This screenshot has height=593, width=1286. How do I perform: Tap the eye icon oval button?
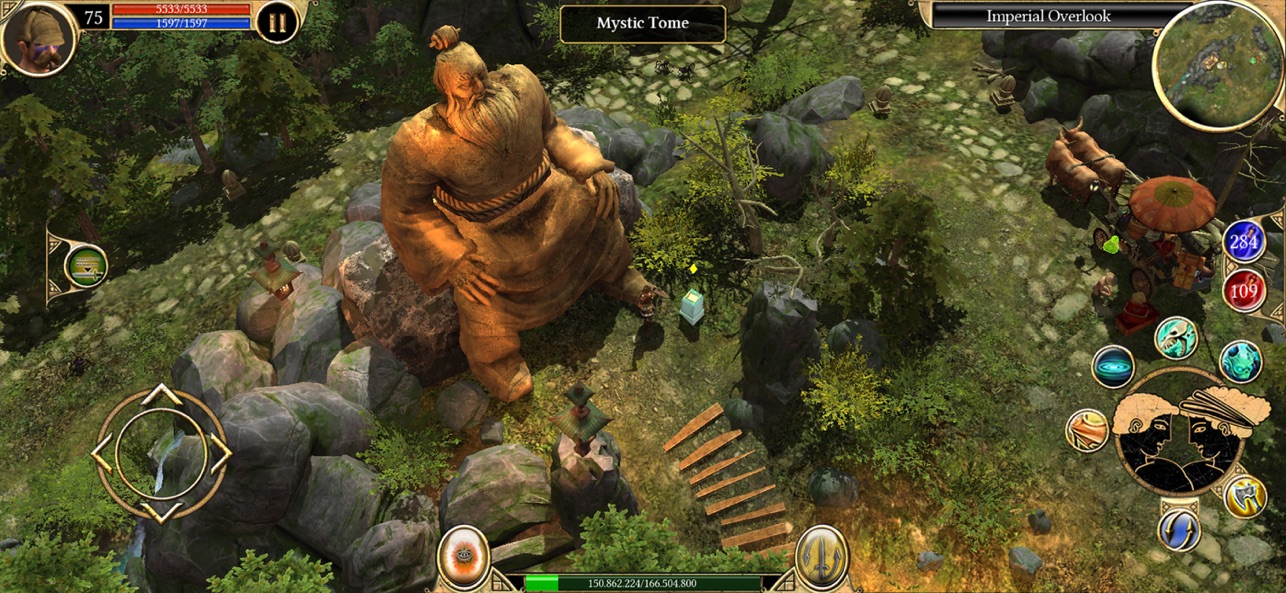pos(464,557)
